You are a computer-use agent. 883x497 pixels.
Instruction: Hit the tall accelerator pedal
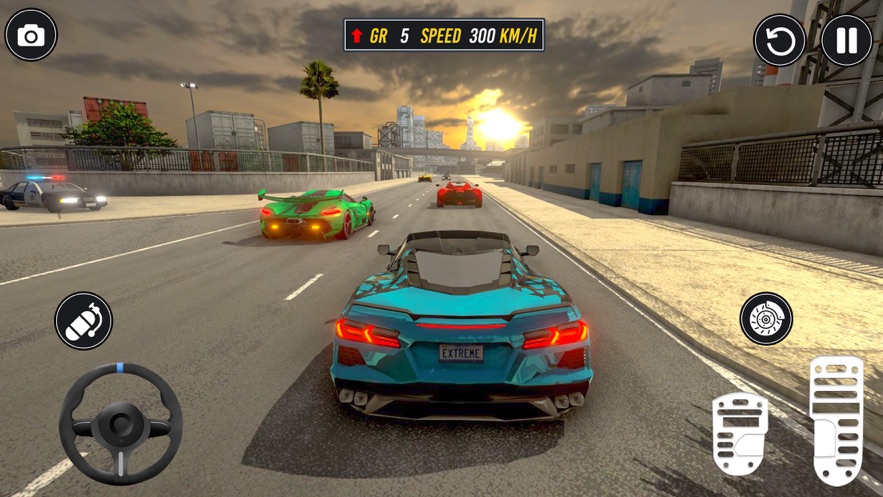pos(835,418)
